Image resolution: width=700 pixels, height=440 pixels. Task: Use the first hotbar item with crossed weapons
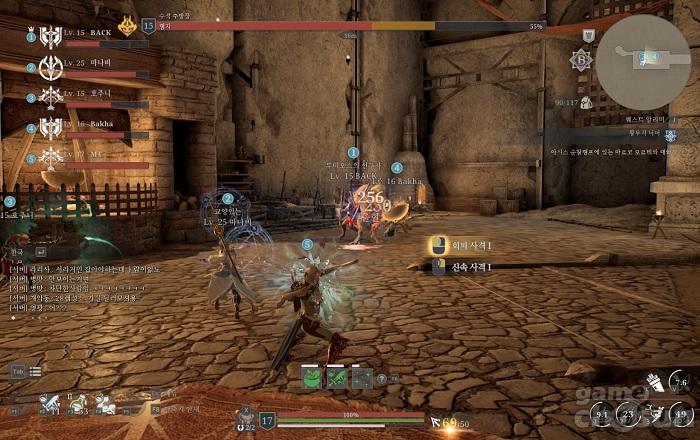(x=49, y=405)
